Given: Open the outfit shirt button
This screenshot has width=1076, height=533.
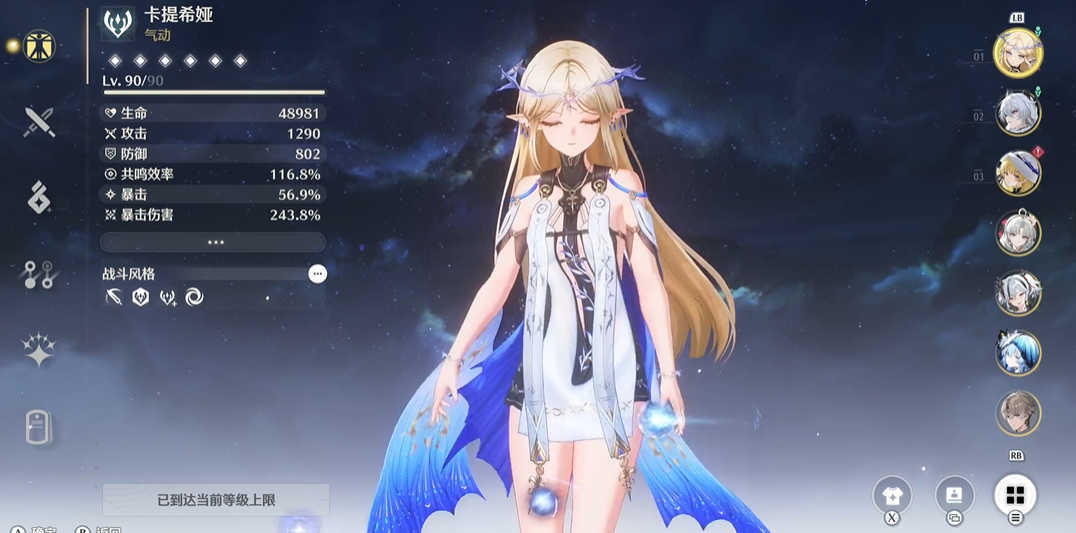Looking at the screenshot, I should [892, 495].
